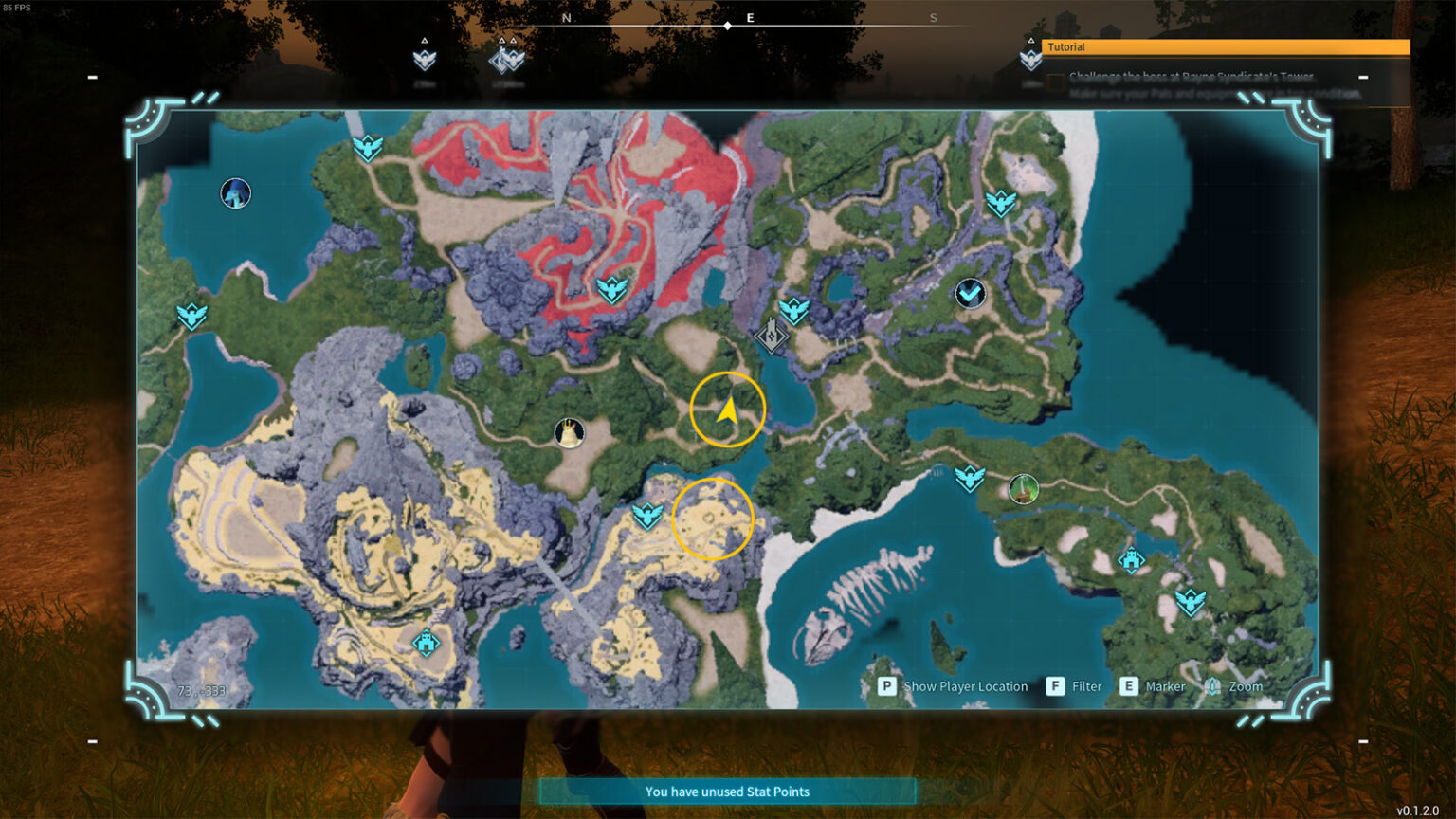Screen dimensions: 1456x819
Task: Check off the Rayne Syndicate's Tower tutorial objective
Action: tap(1056, 82)
